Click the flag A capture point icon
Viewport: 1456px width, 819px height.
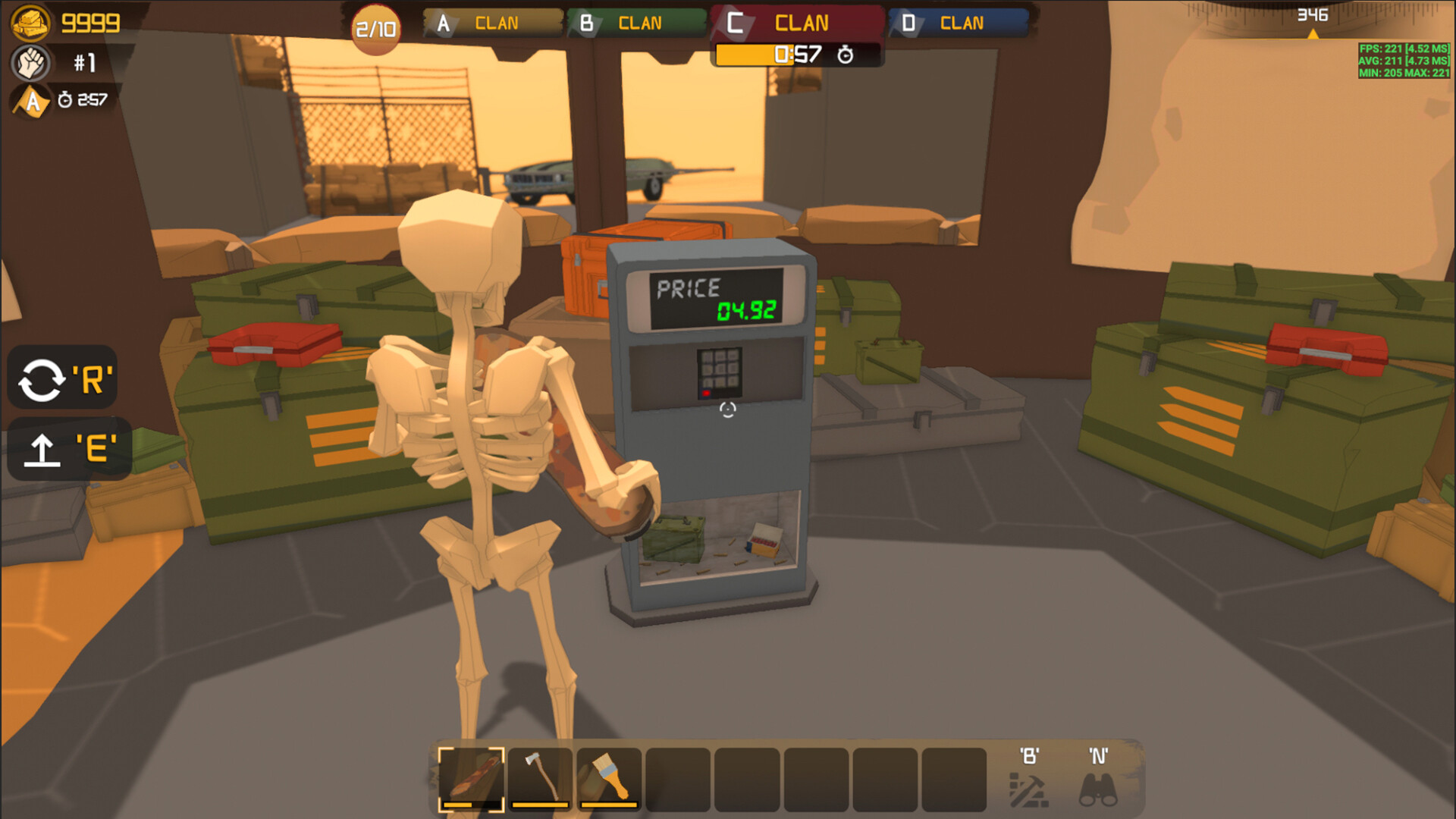click(29, 100)
